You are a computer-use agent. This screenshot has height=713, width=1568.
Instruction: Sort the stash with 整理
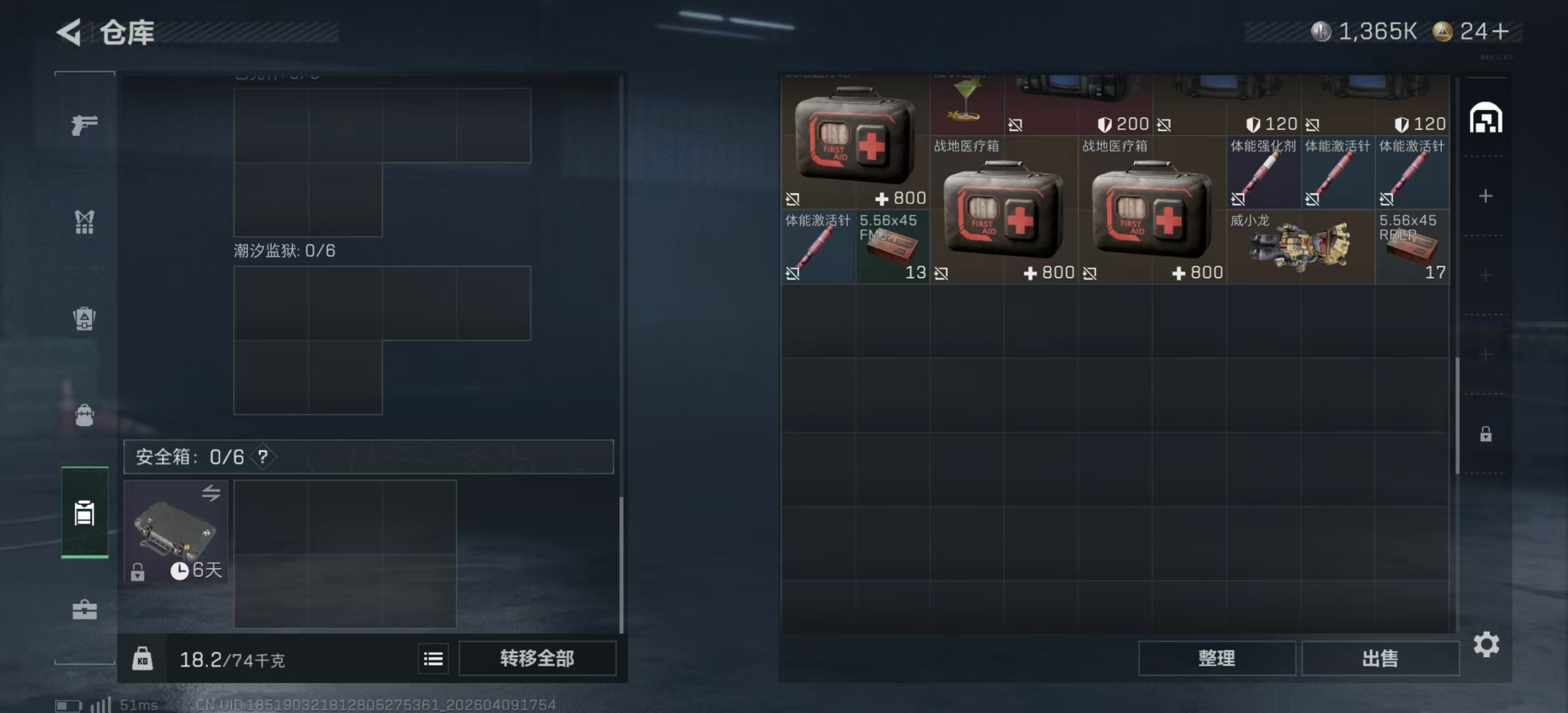1216,658
